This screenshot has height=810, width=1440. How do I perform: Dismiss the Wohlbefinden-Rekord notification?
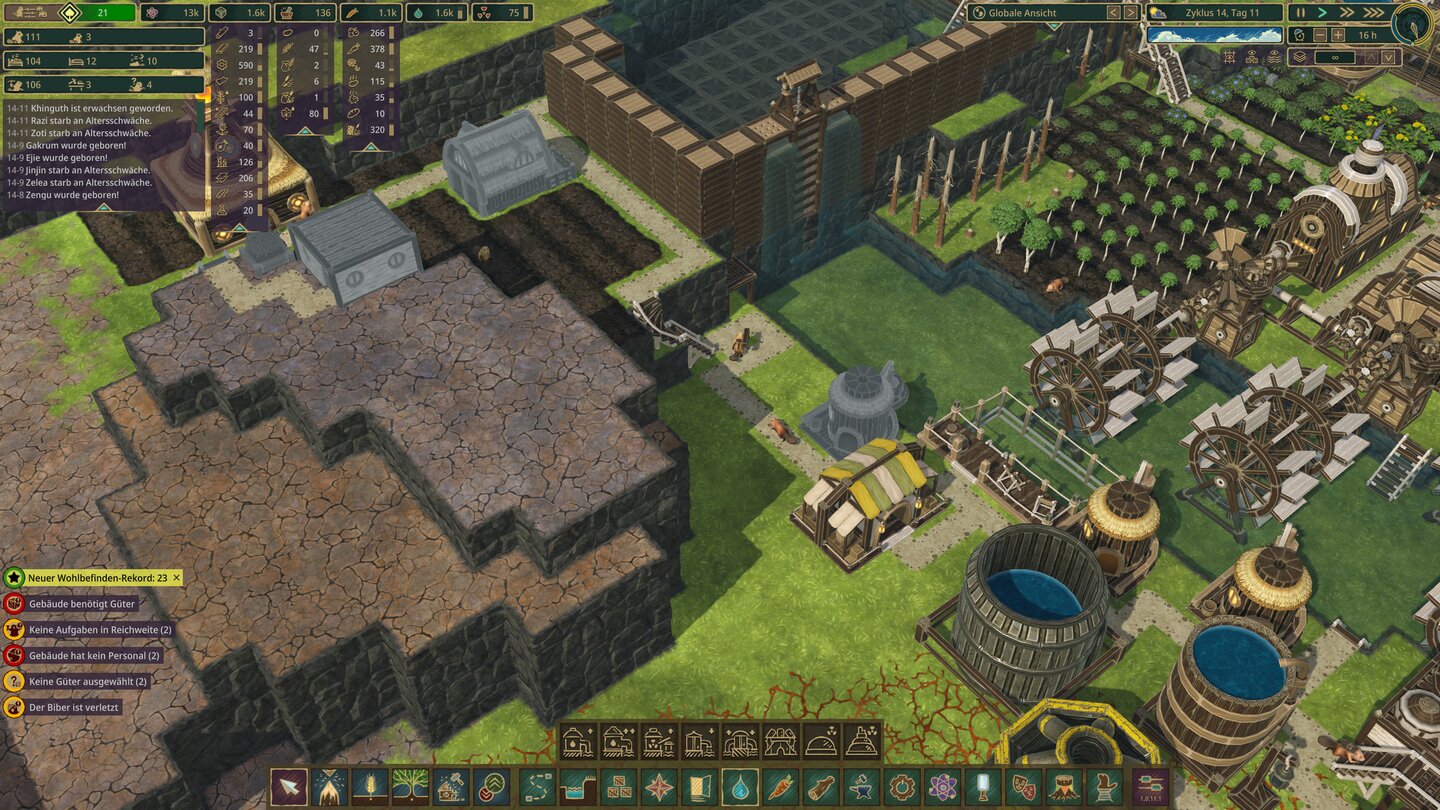click(177, 578)
